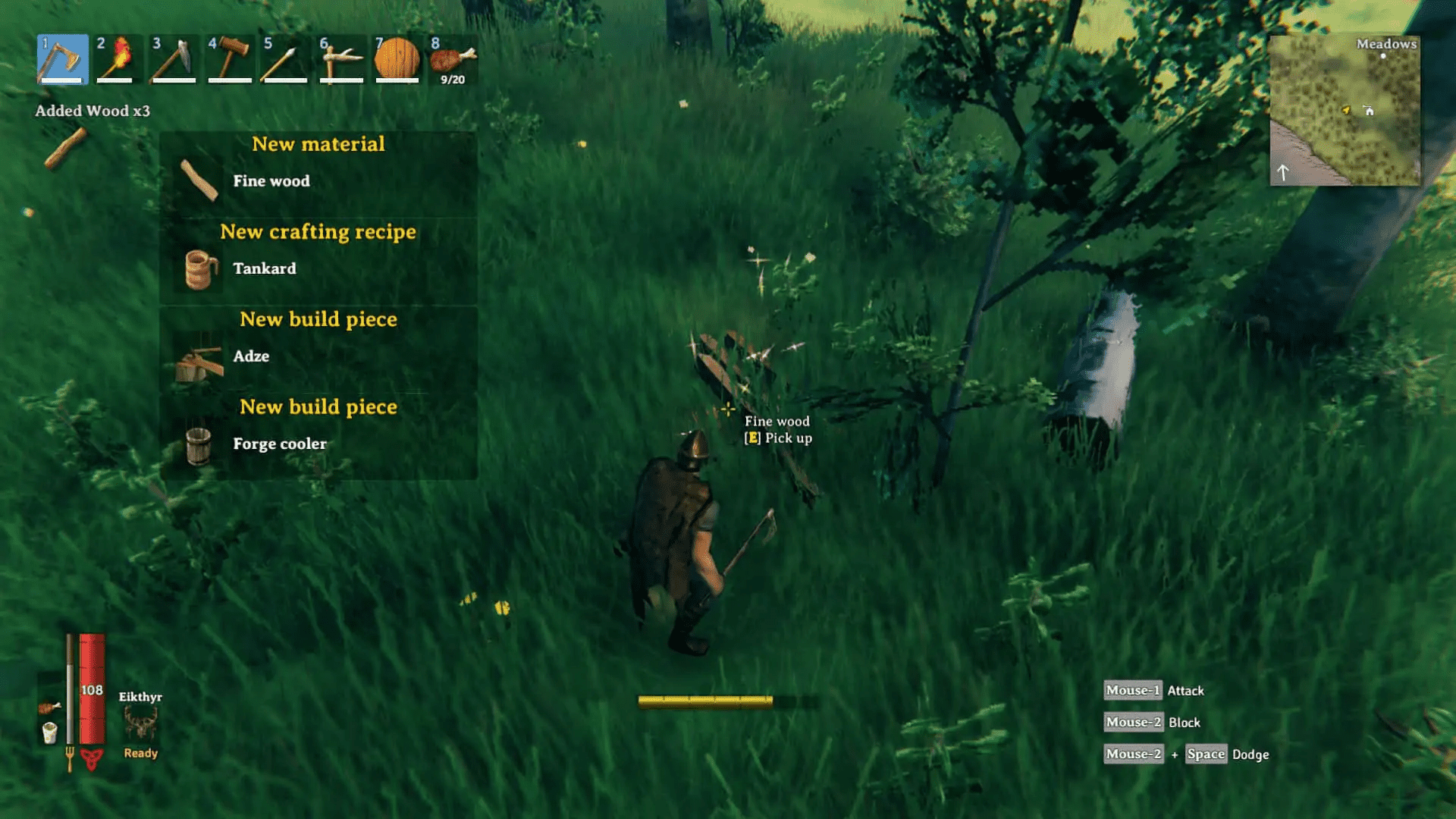Click the red health bar showing 108
1456x819 pixels.
[x=93, y=691]
